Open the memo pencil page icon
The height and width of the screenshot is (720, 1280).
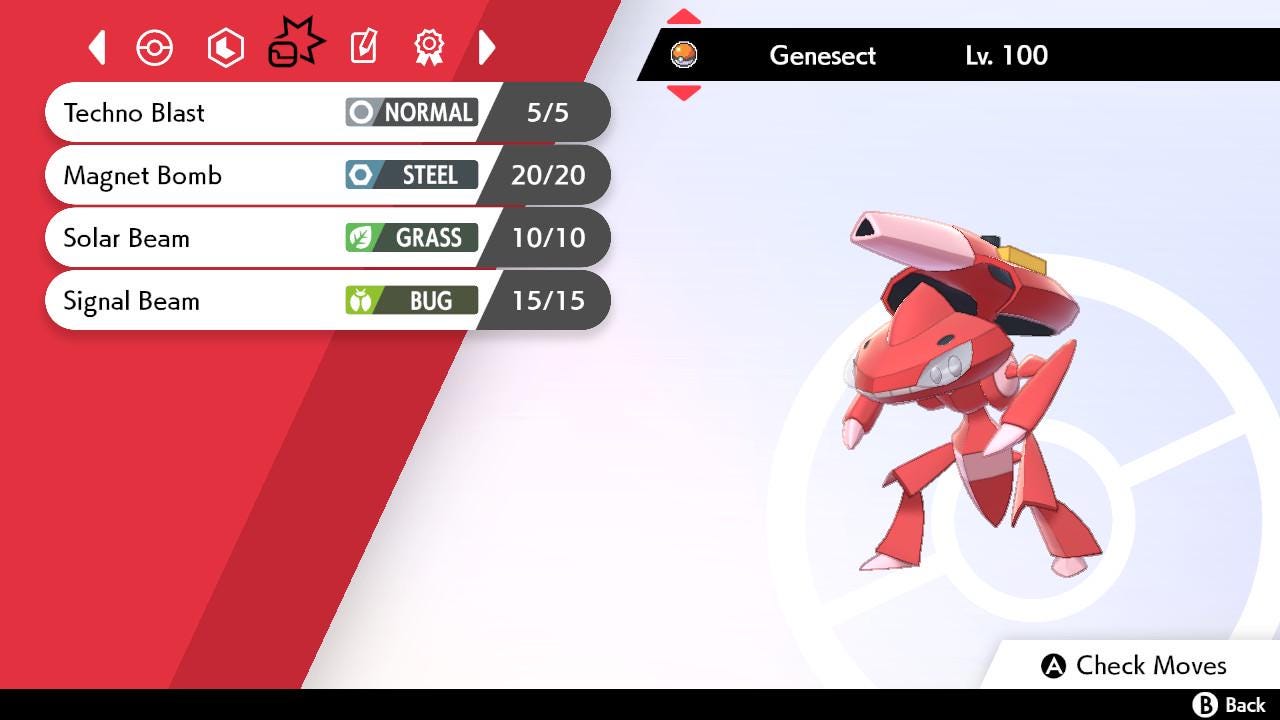[363, 47]
